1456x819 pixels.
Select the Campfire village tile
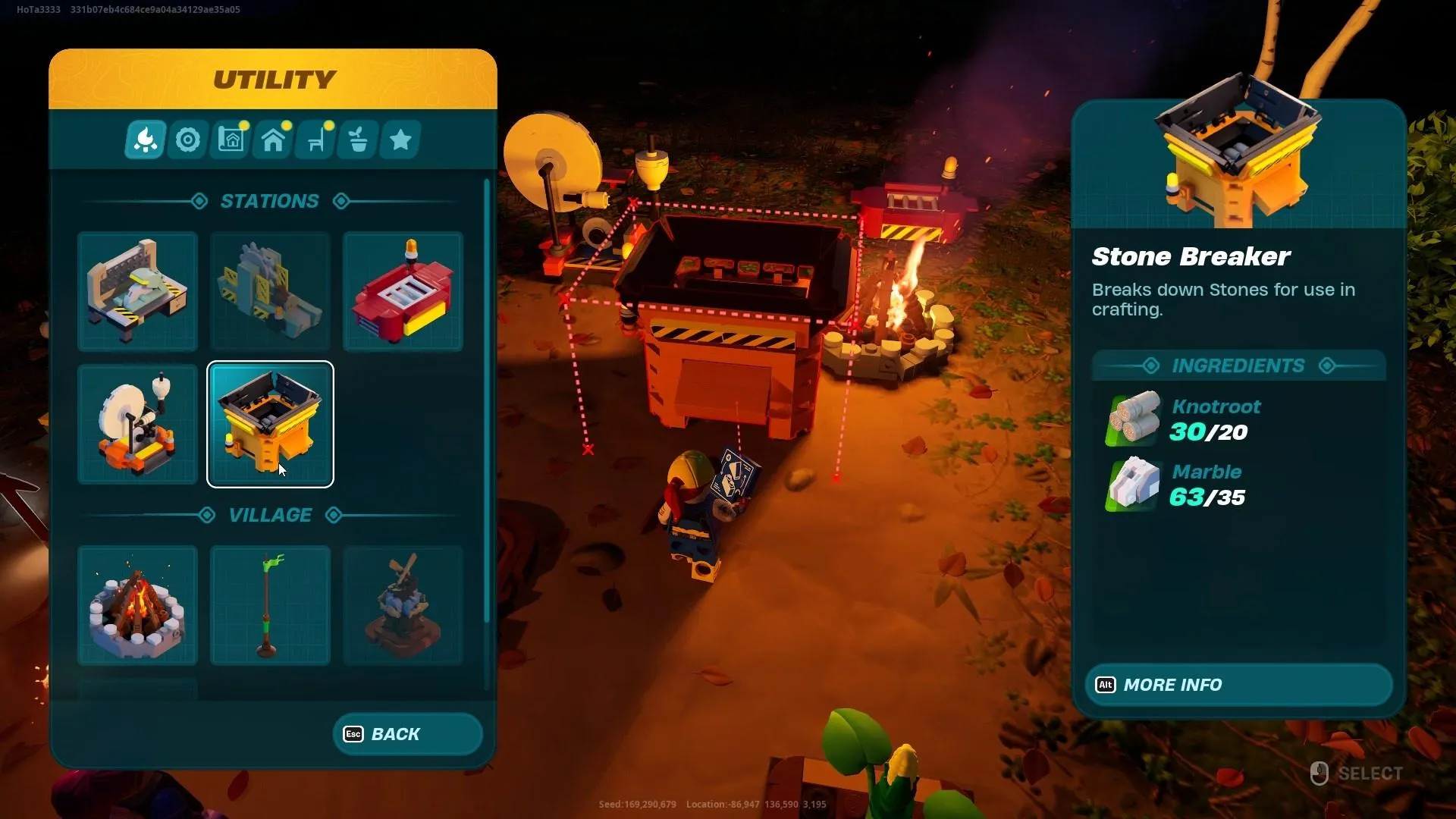click(x=137, y=605)
